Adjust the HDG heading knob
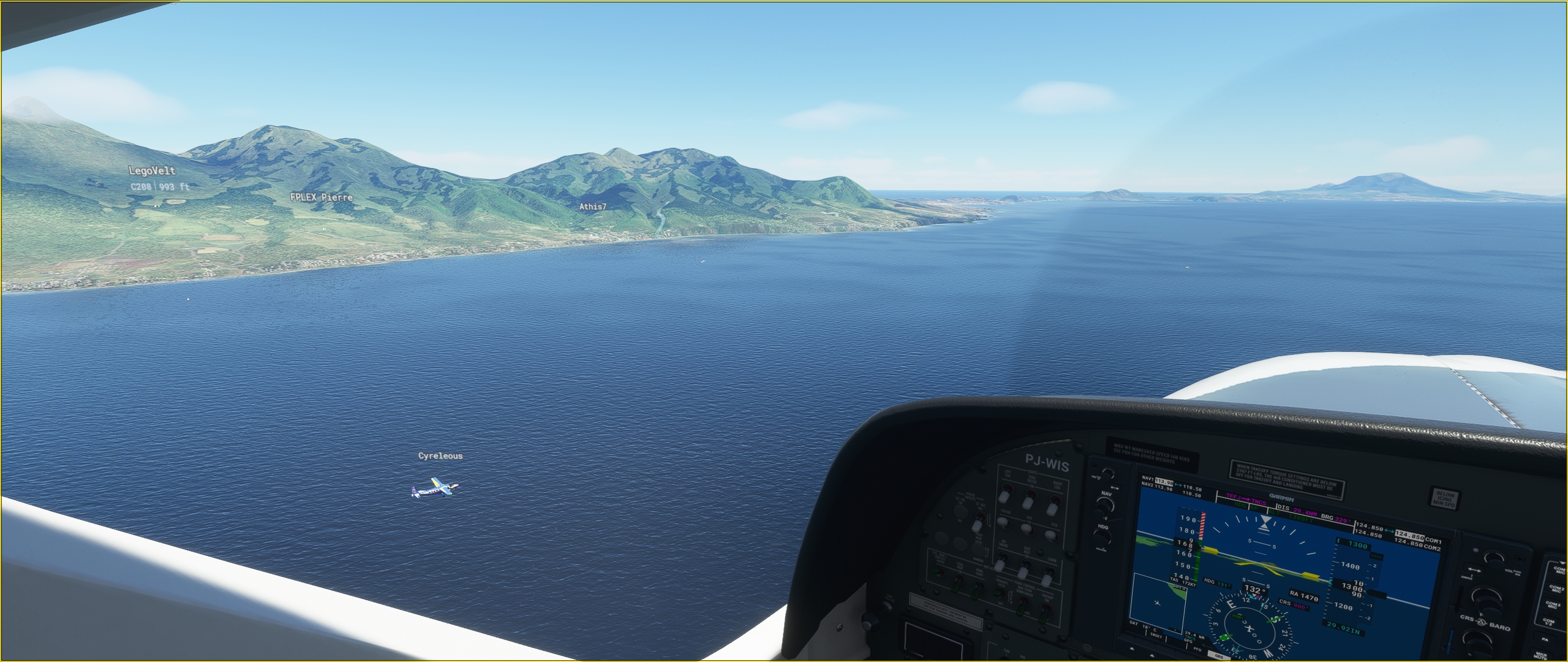 1103,539
